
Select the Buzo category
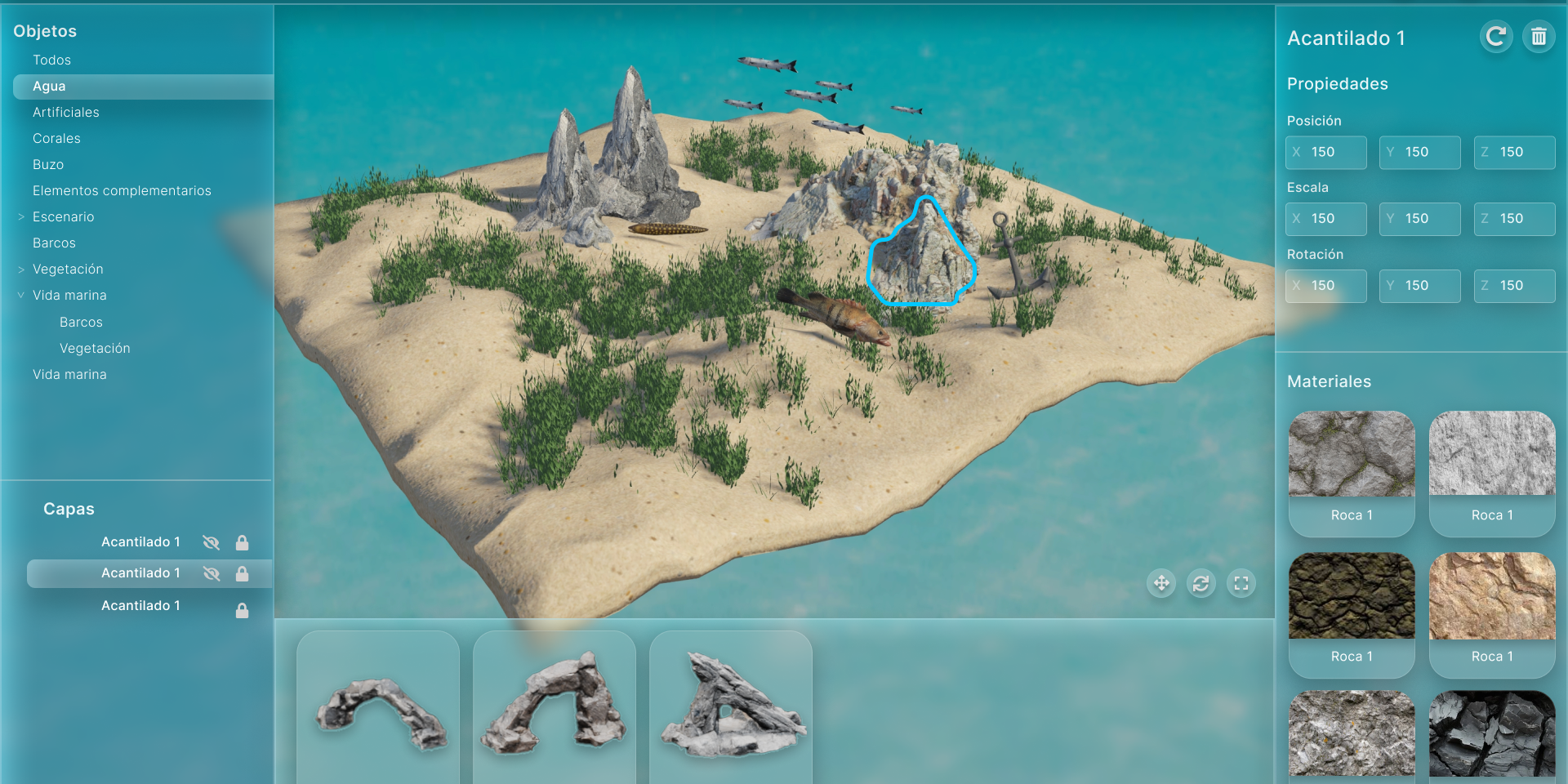coord(48,164)
